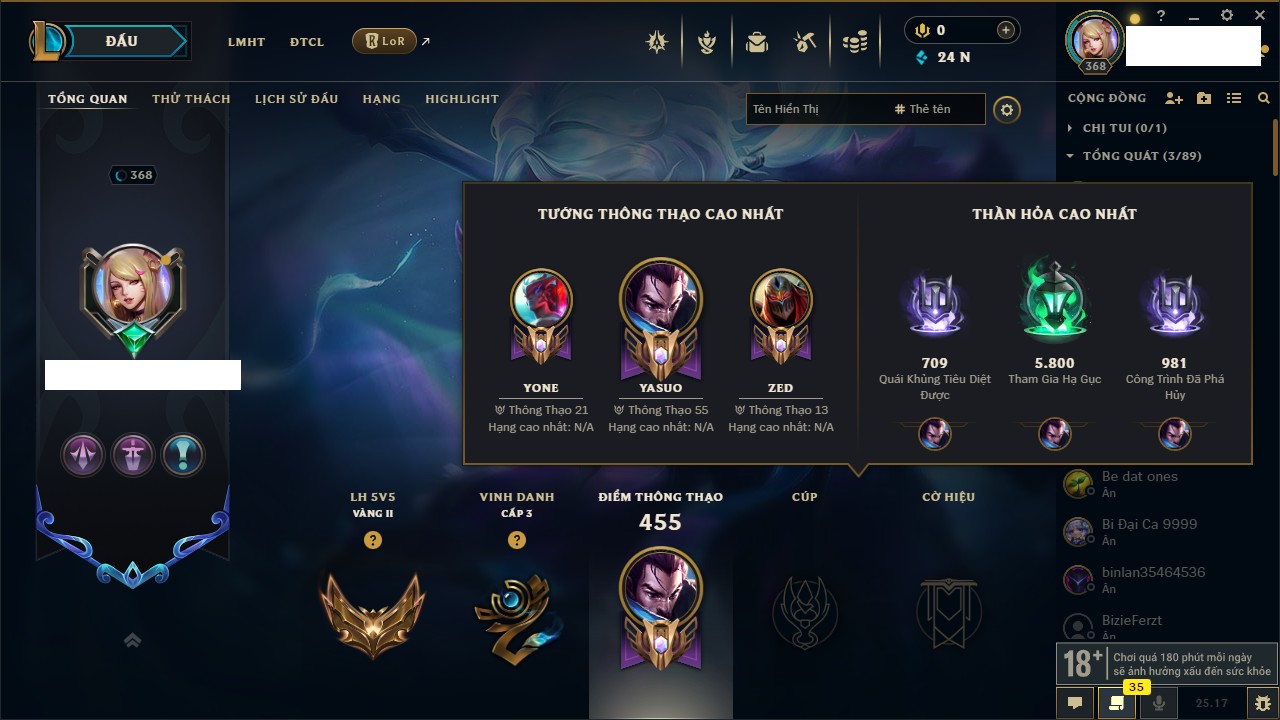Screen dimensions: 1280x720
Task: Open the coin stack store icon
Action: (854, 42)
